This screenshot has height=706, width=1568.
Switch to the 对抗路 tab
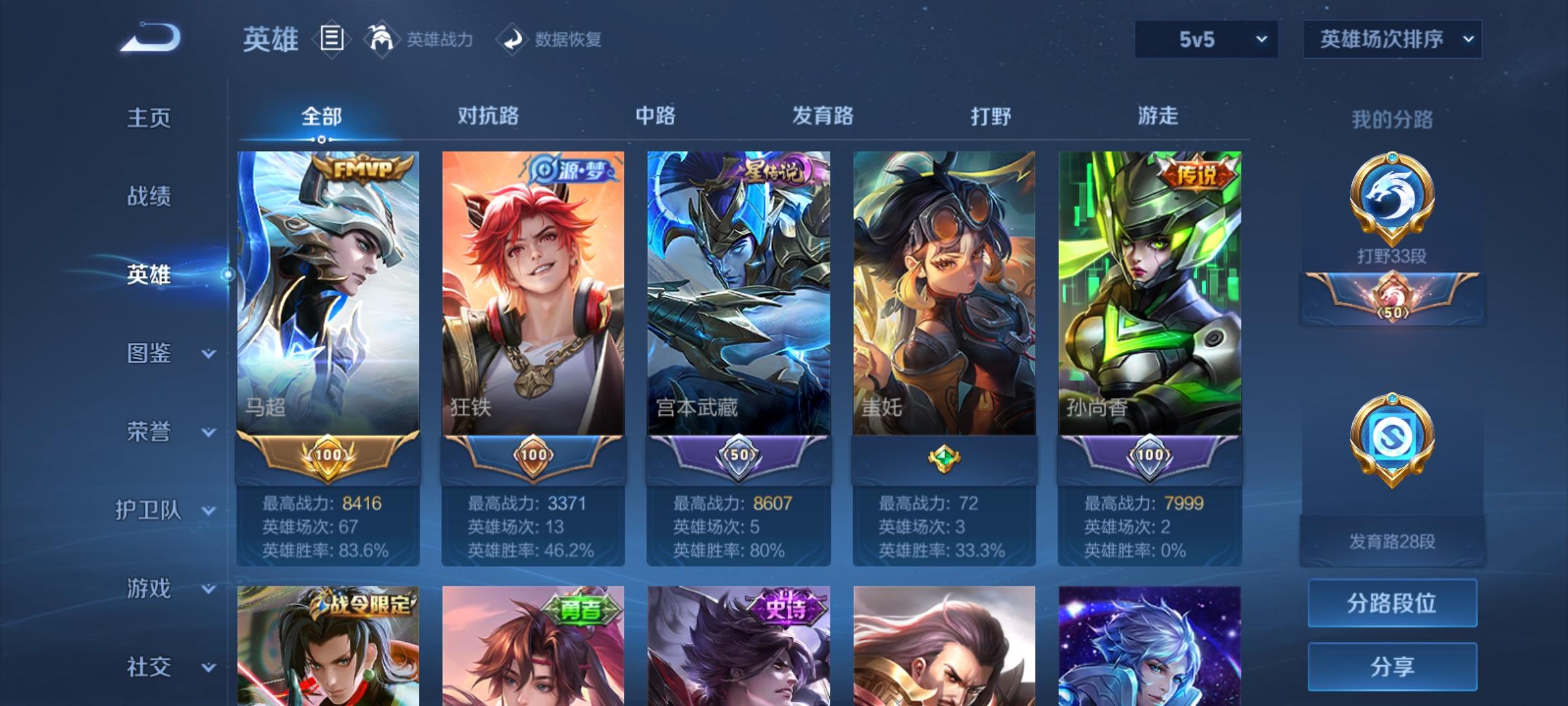(489, 116)
